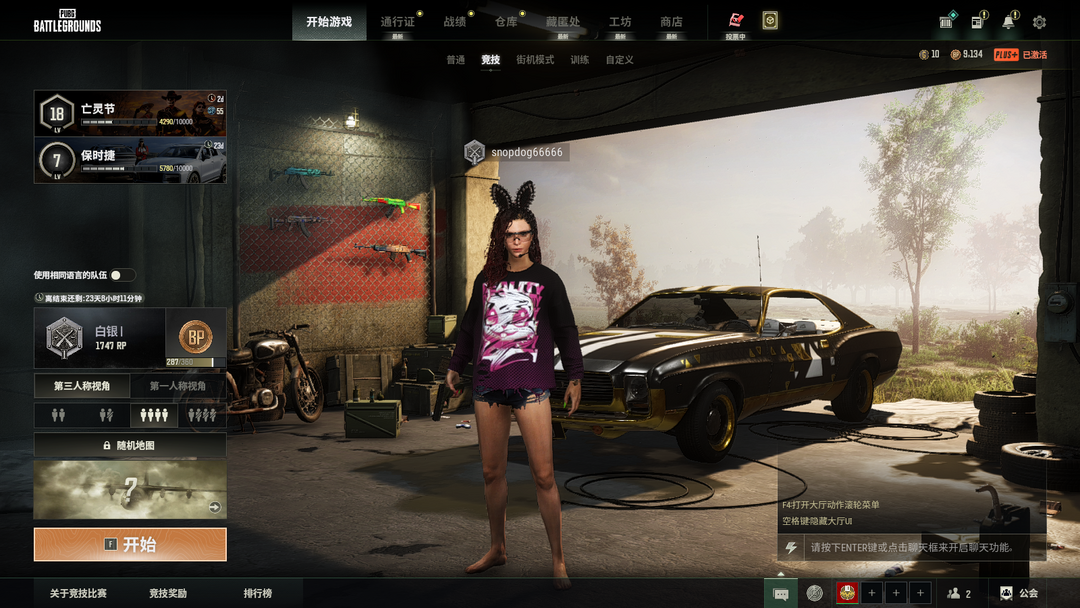Switch to 街机模式 arcade mode

click(535, 60)
